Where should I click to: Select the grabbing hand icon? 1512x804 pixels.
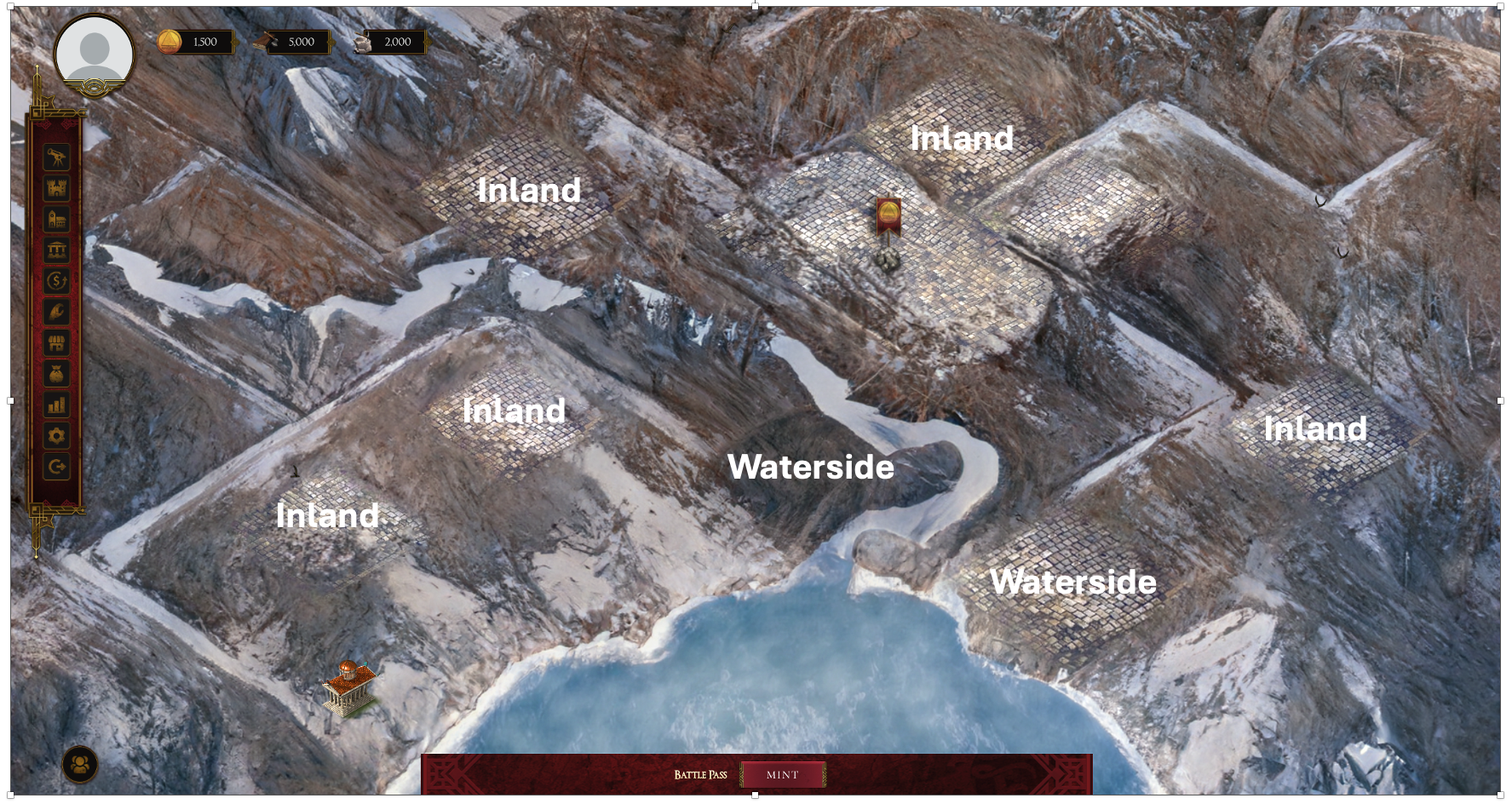[57, 312]
